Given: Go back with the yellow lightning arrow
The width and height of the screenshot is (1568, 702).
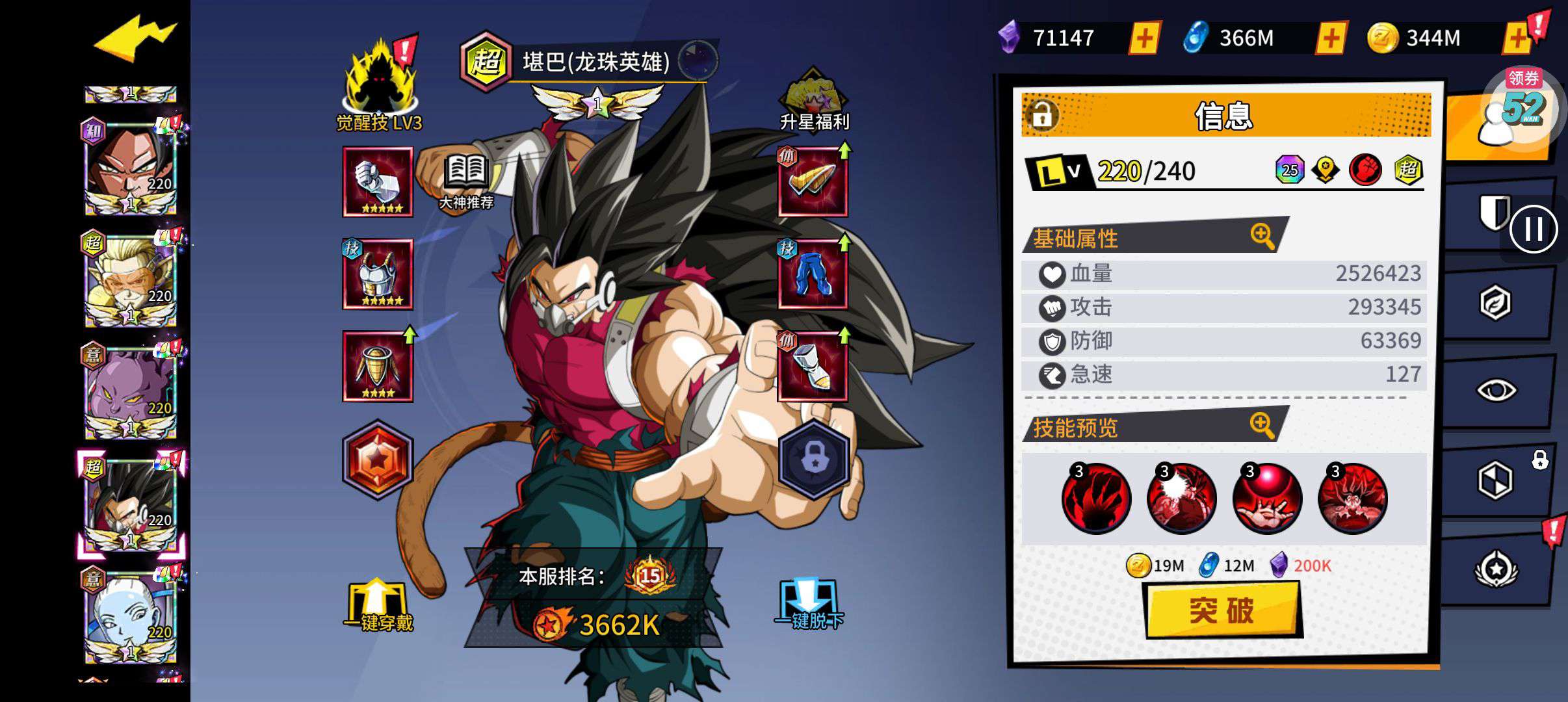Looking at the screenshot, I should [135, 39].
